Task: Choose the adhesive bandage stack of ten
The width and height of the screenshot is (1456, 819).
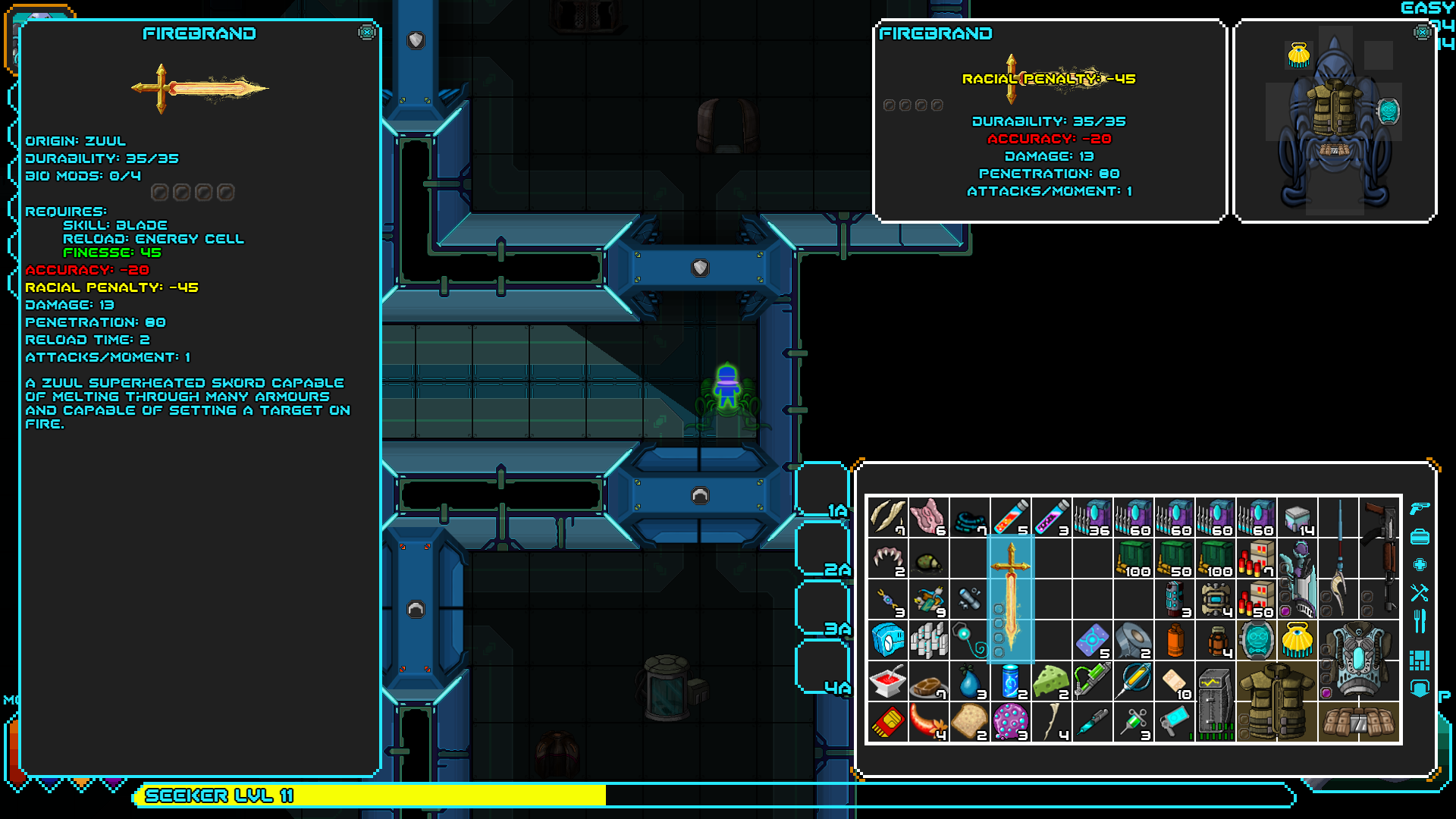Action: [1175, 681]
